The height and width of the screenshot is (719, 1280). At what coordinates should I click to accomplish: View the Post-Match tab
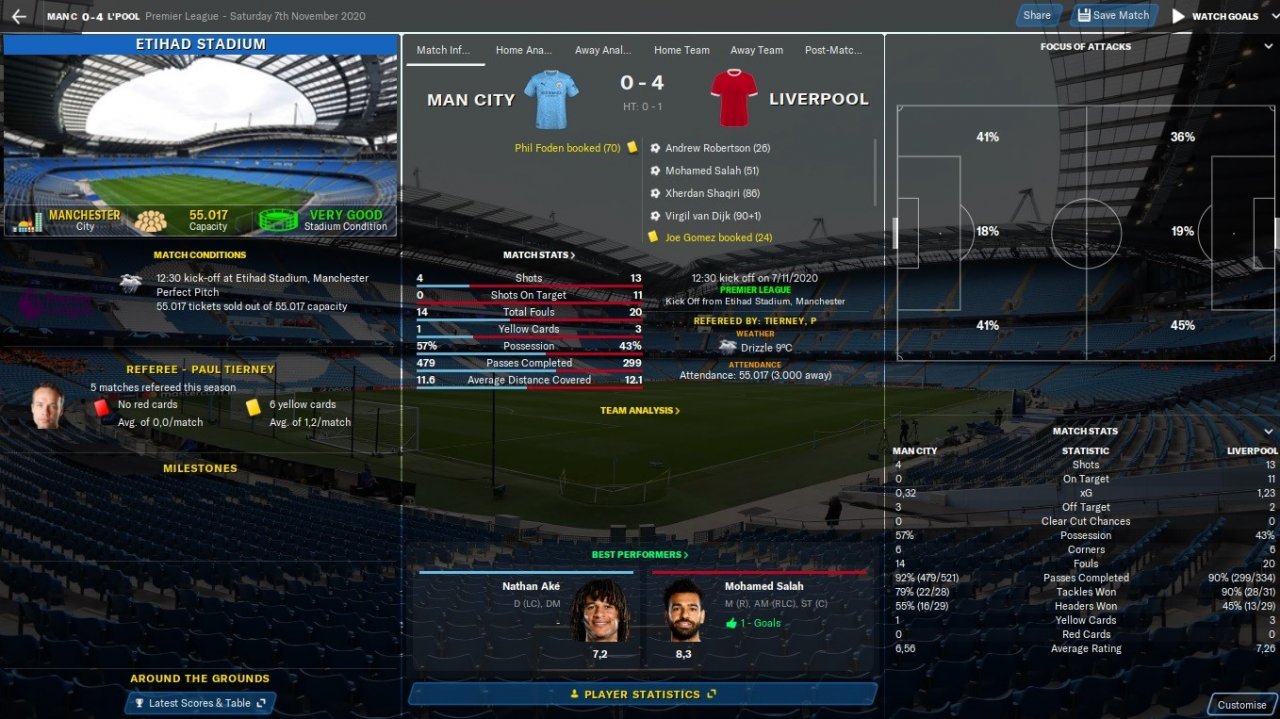tap(833, 50)
